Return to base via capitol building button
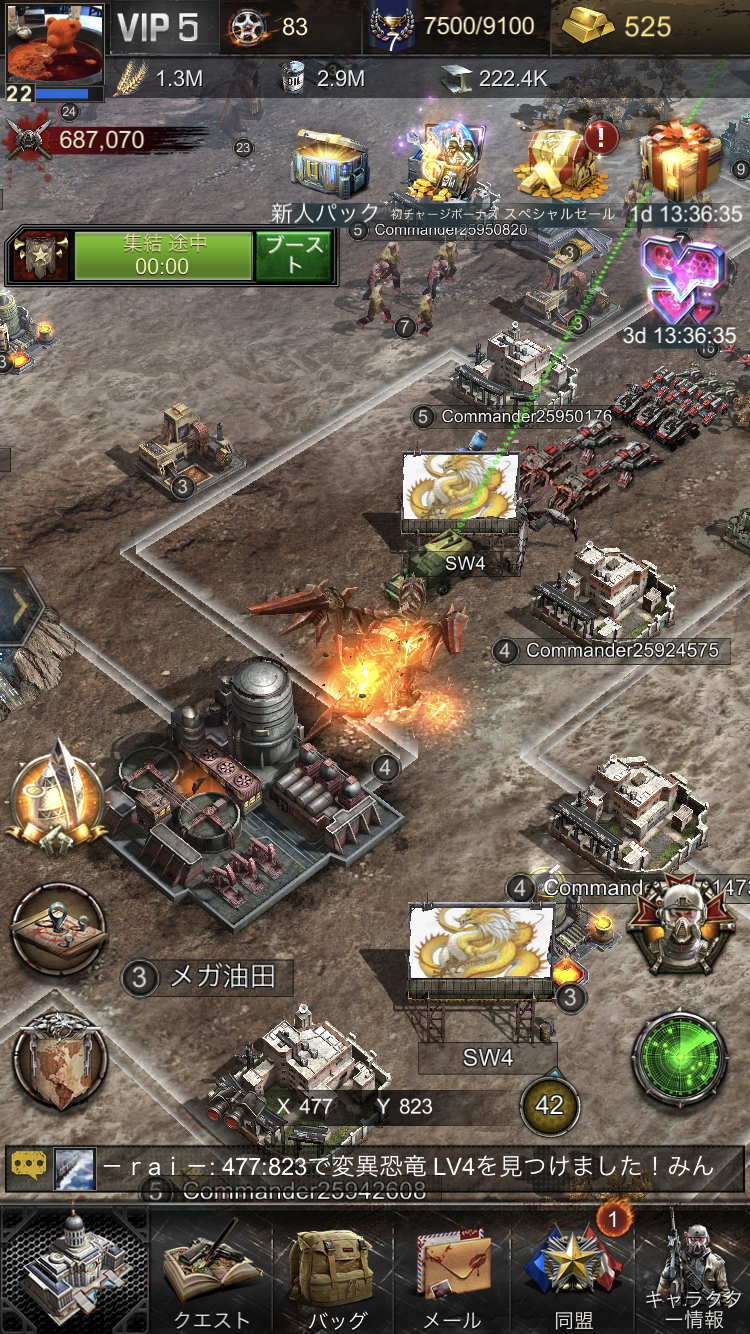 point(74,1270)
